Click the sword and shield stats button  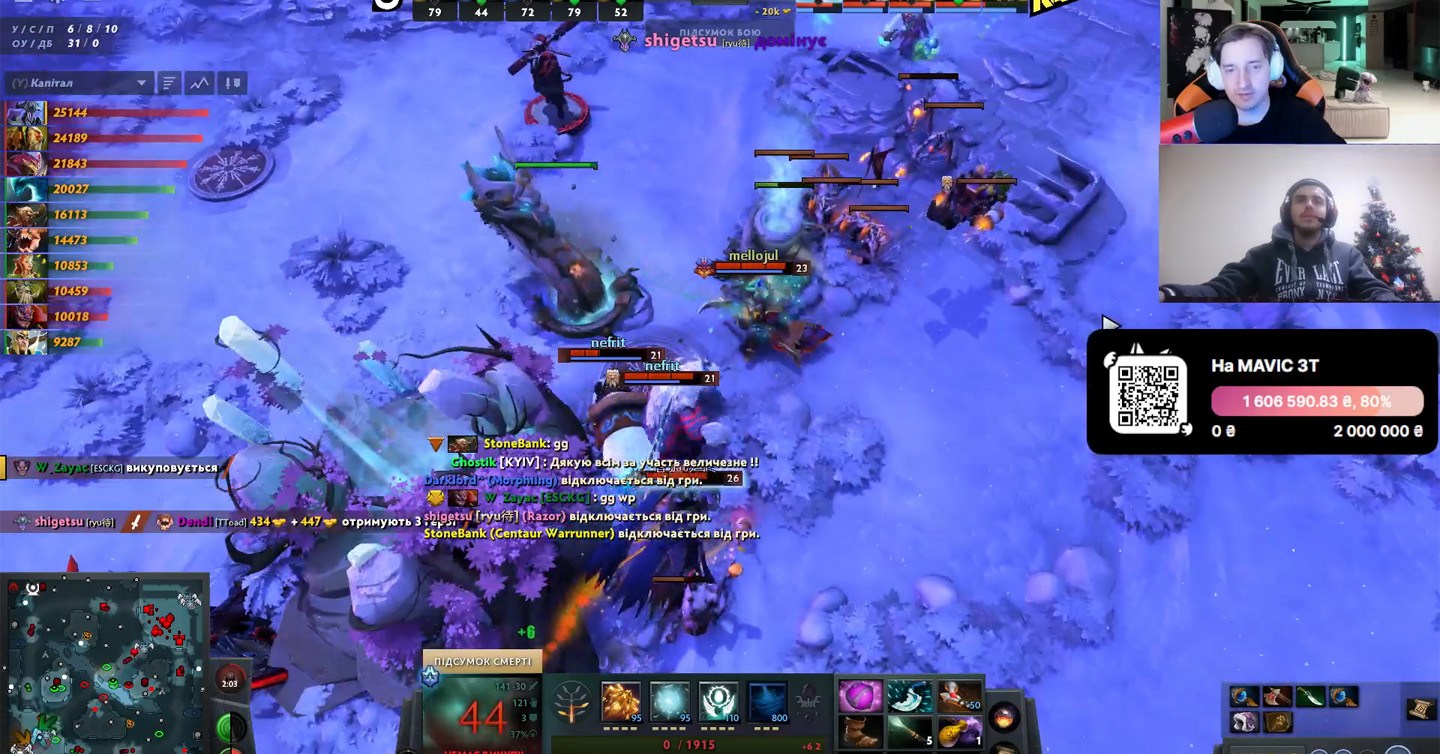tap(233, 83)
